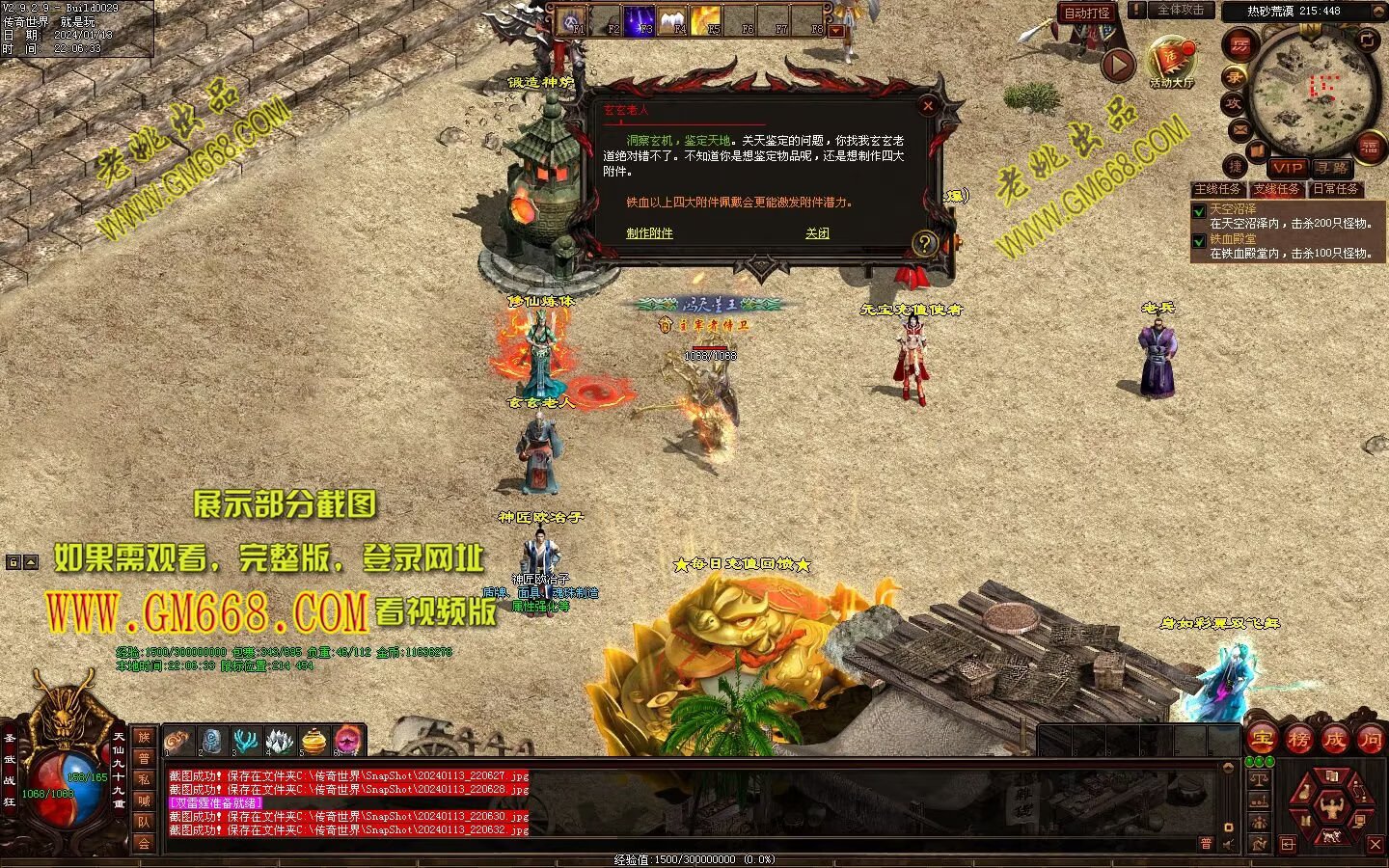Select the 私 private chat channel
Image resolution: width=1389 pixels, height=868 pixels.
click(144, 779)
